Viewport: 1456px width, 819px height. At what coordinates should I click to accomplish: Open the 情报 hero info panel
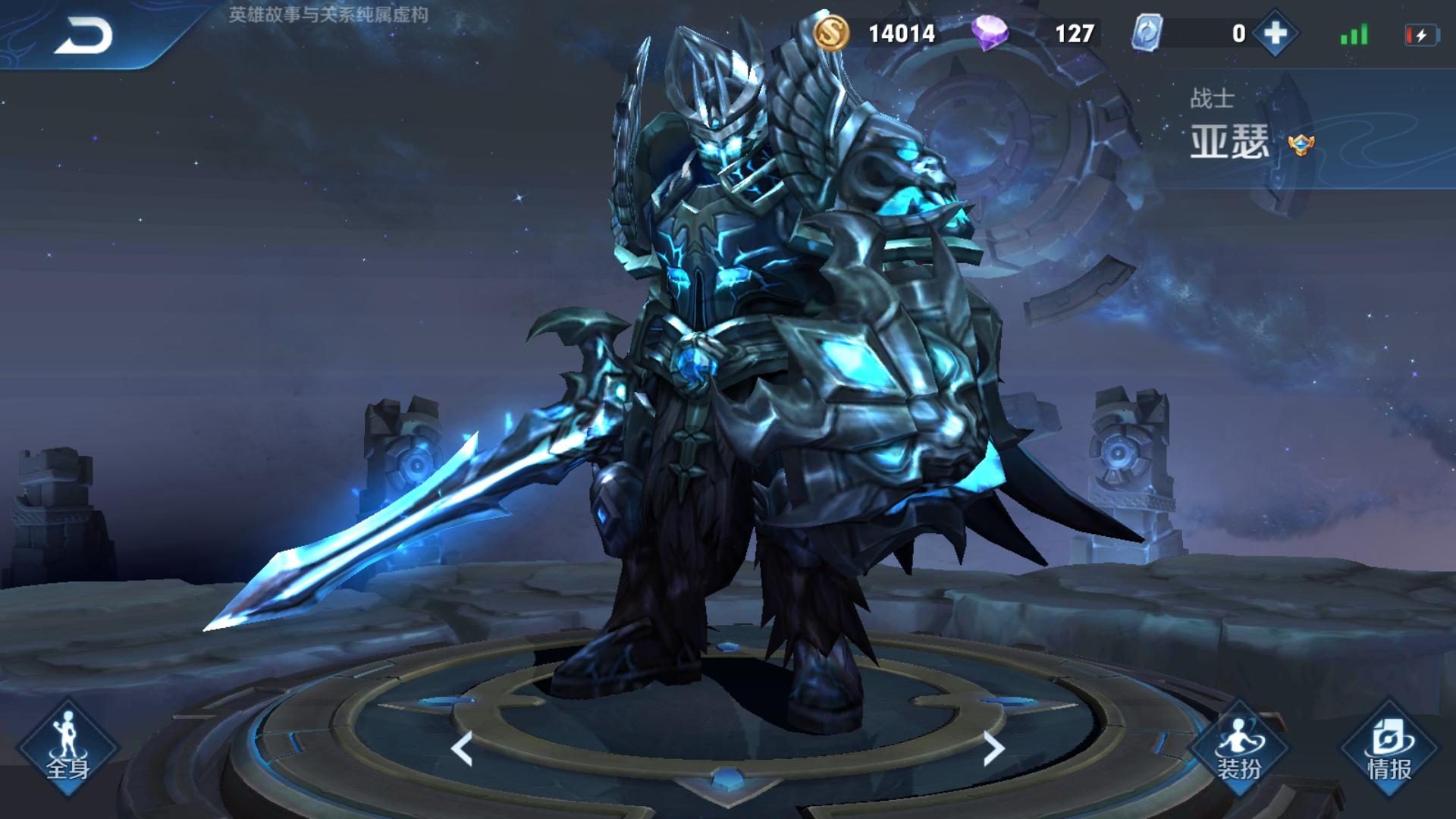click(x=1389, y=747)
